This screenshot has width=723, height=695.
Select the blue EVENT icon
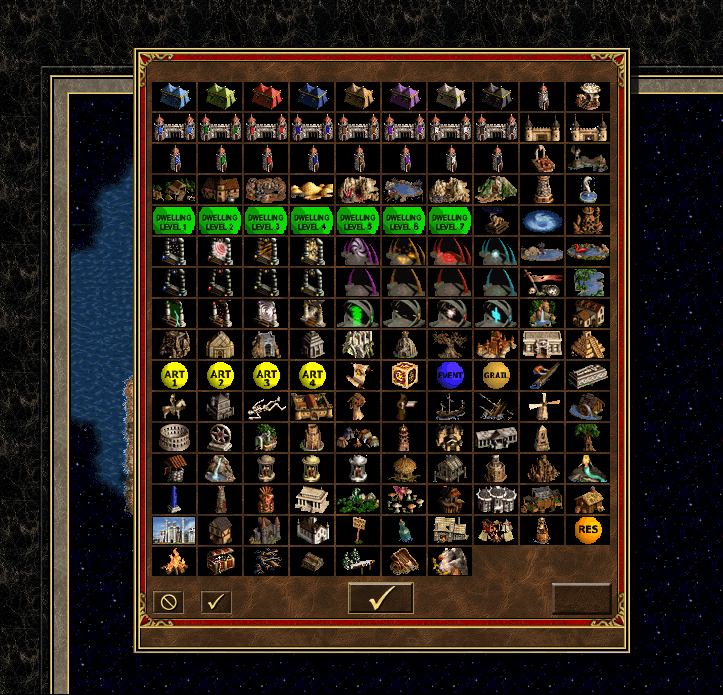(x=450, y=375)
